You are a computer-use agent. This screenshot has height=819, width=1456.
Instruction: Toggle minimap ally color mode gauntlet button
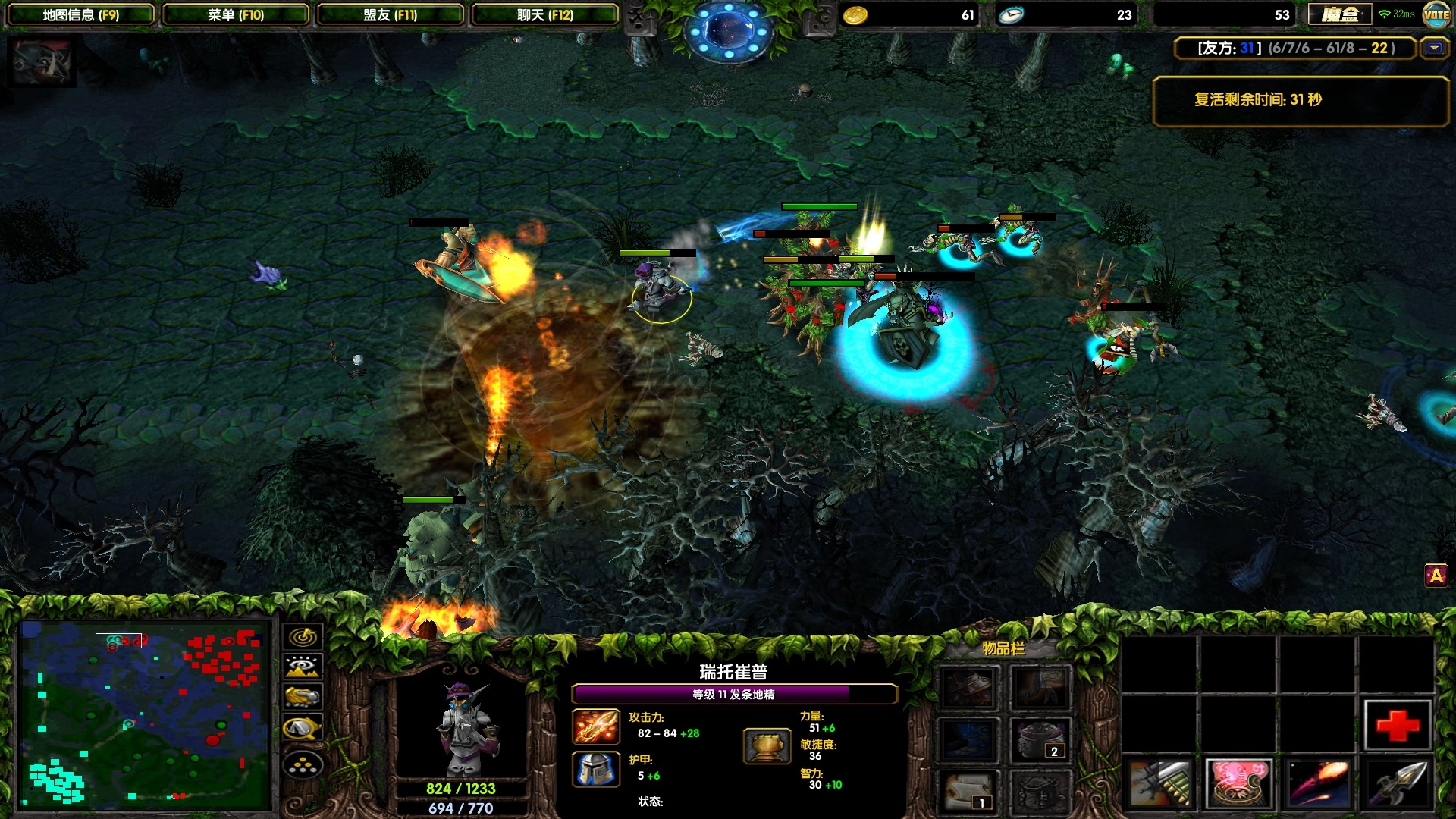pyautogui.click(x=303, y=696)
